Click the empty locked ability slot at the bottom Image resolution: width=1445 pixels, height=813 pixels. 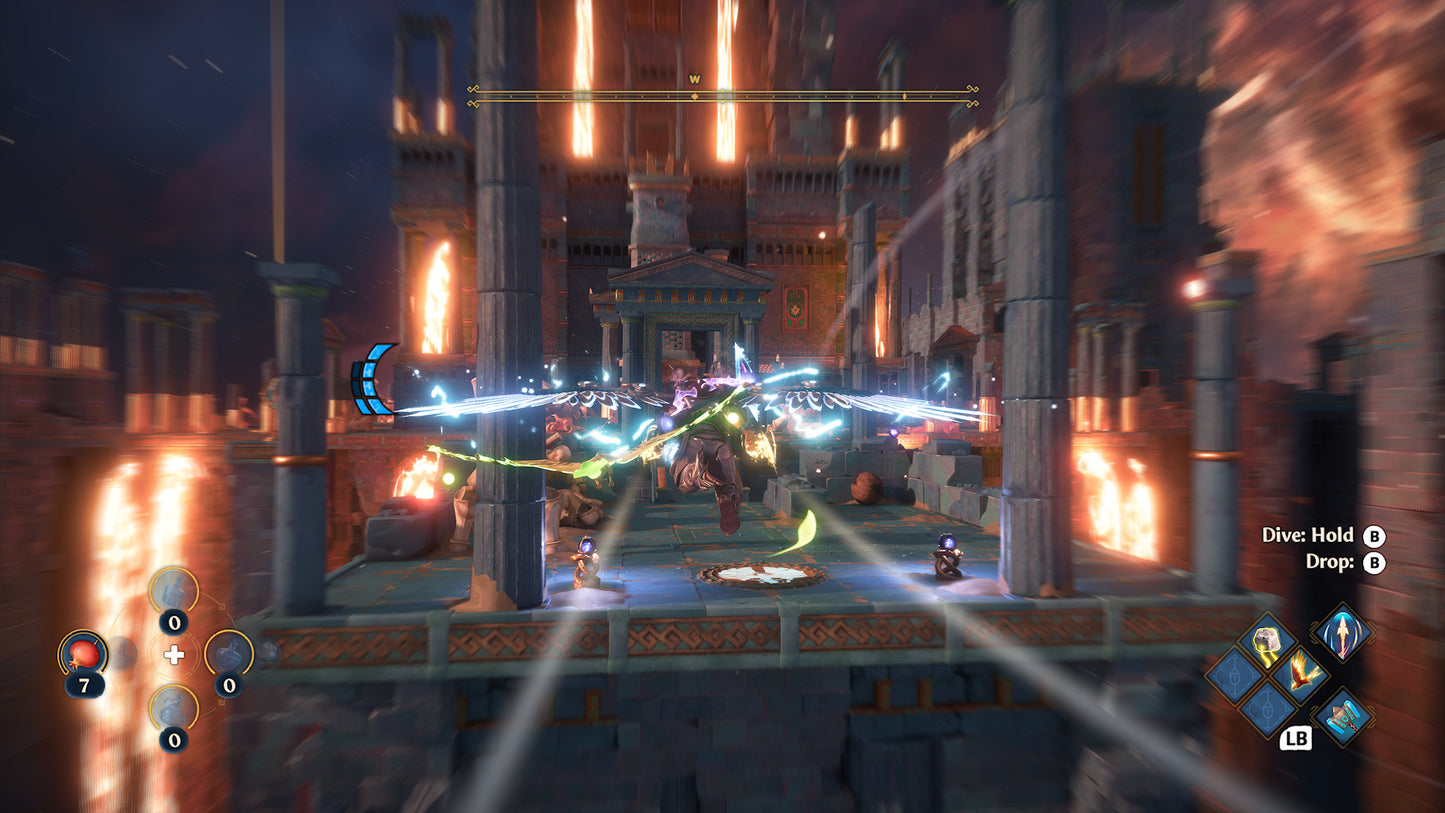pyautogui.click(x=1266, y=711)
